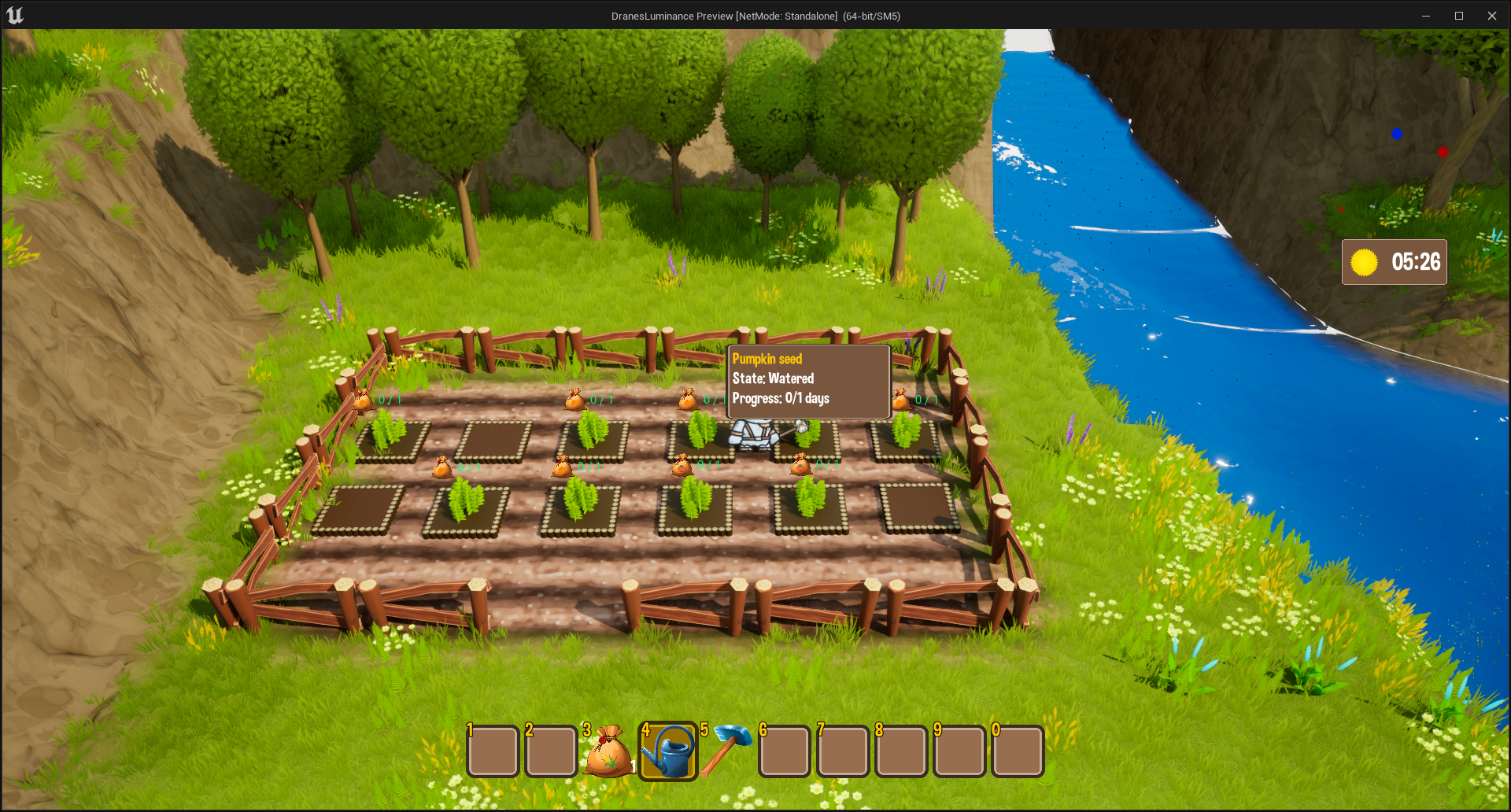The width and height of the screenshot is (1511, 812).
Task: Equip the hoe in hotbar slot 5
Action: pyautogui.click(x=726, y=751)
